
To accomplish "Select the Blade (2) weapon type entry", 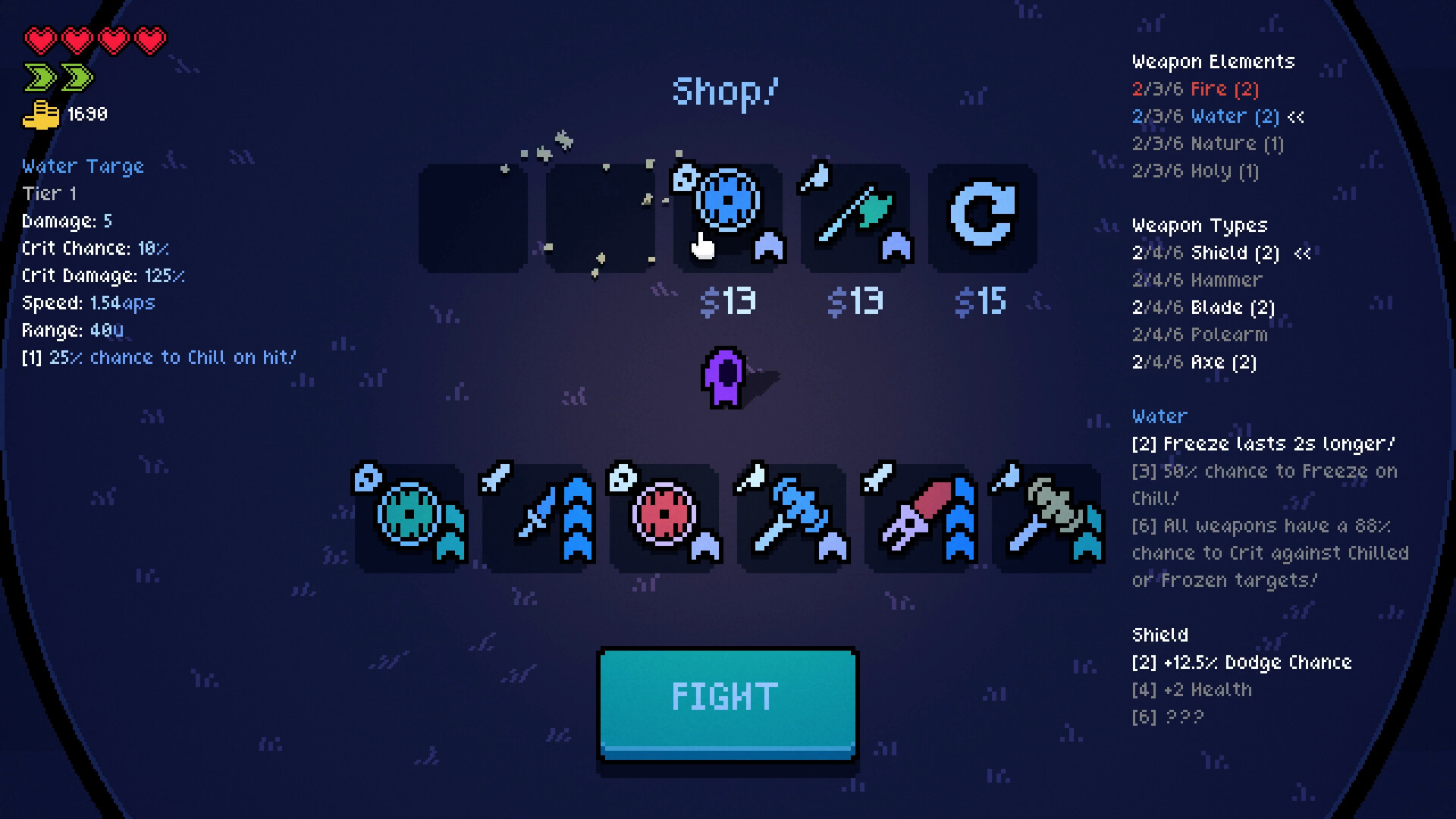I will point(1203,307).
